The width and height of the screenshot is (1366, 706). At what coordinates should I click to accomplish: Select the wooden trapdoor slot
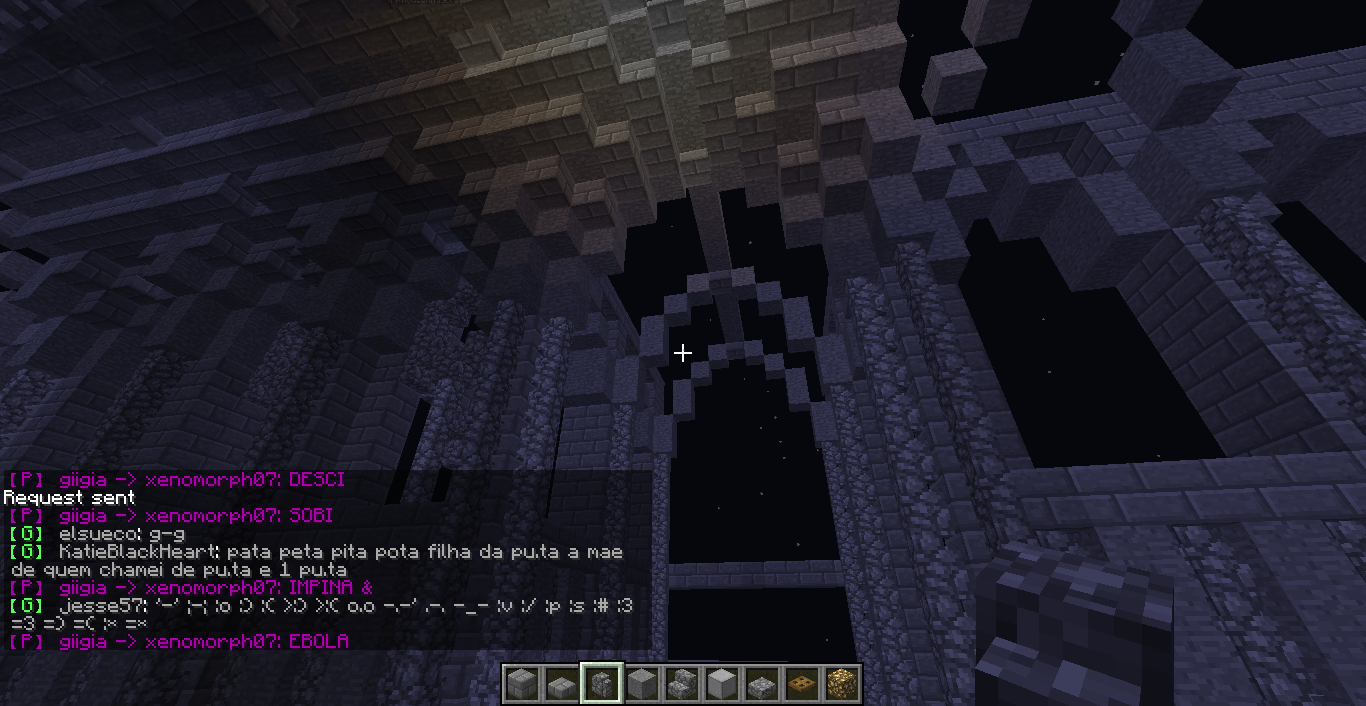tap(802, 684)
